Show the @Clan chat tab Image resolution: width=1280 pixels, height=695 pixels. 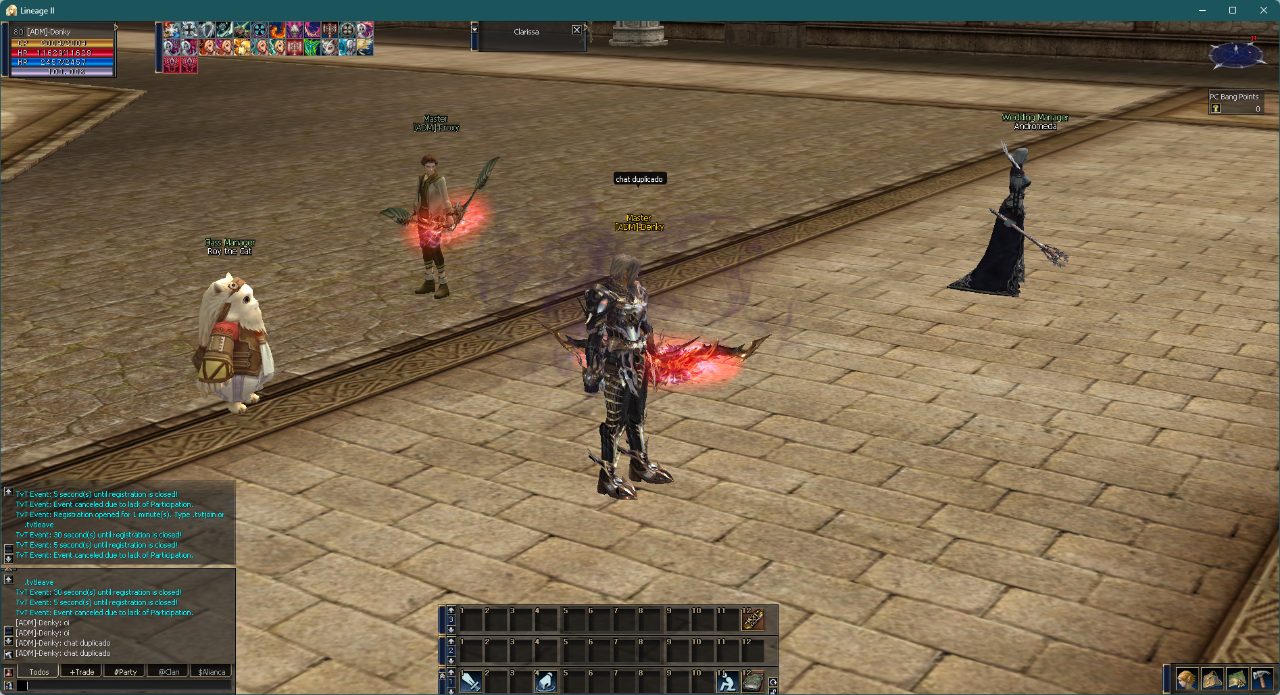pyautogui.click(x=169, y=671)
